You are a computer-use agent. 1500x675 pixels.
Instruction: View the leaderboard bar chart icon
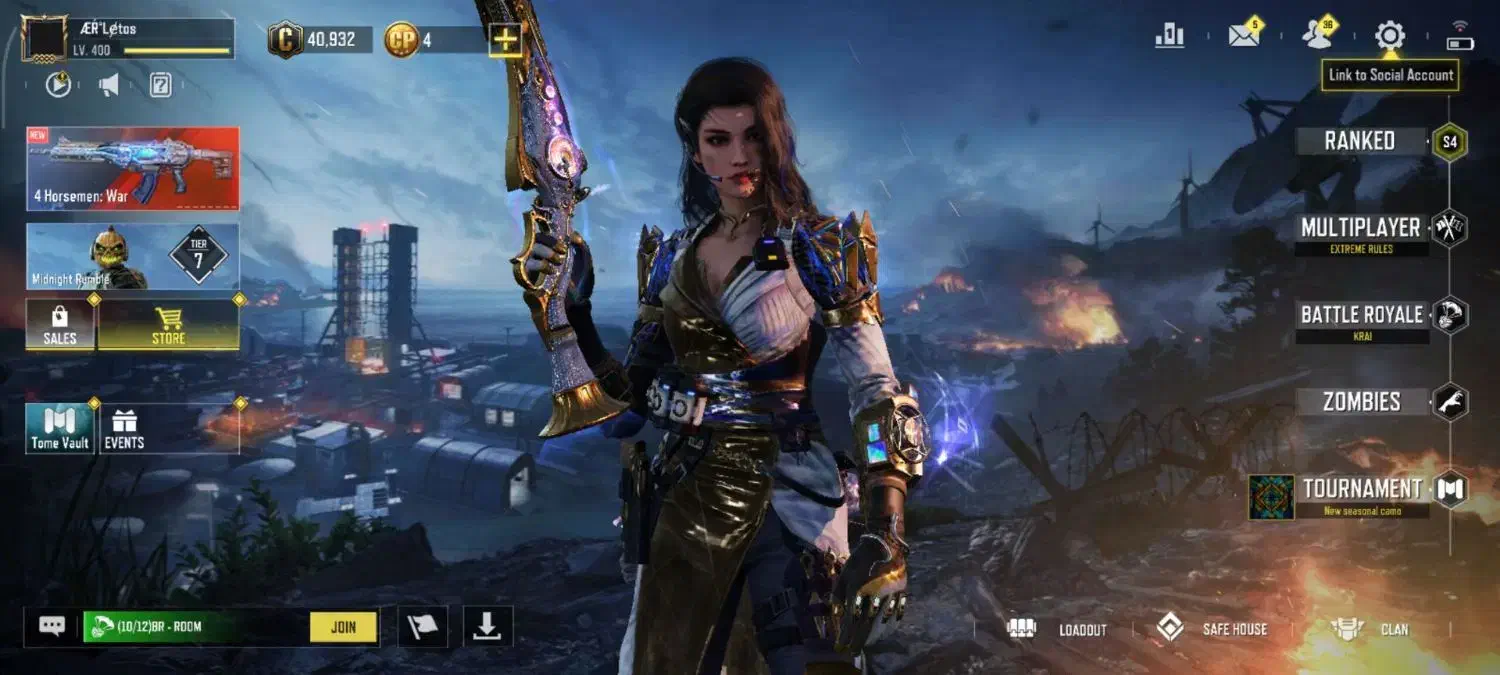pyautogui.click(x=1169, y=36)
